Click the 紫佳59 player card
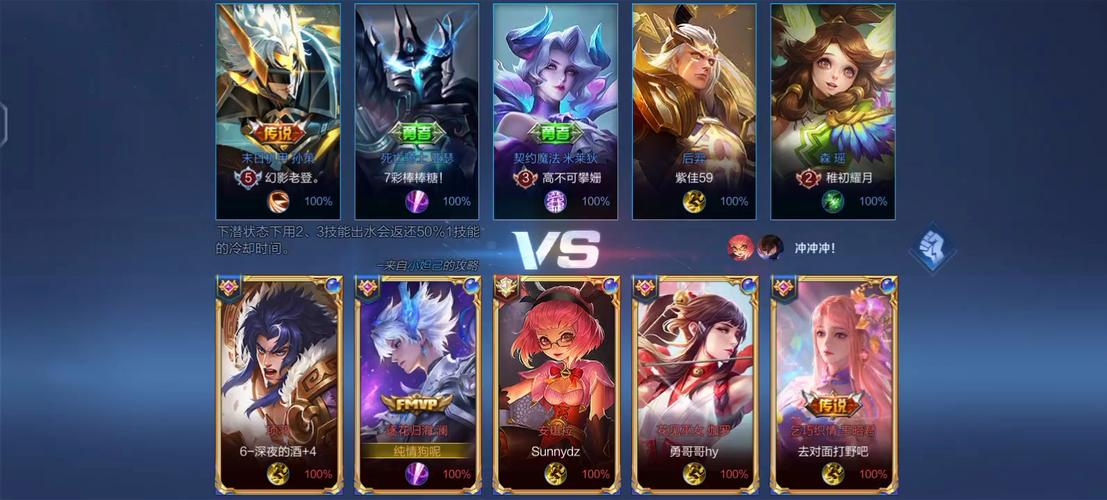1107x500 pixels. (x=694, y=110)
